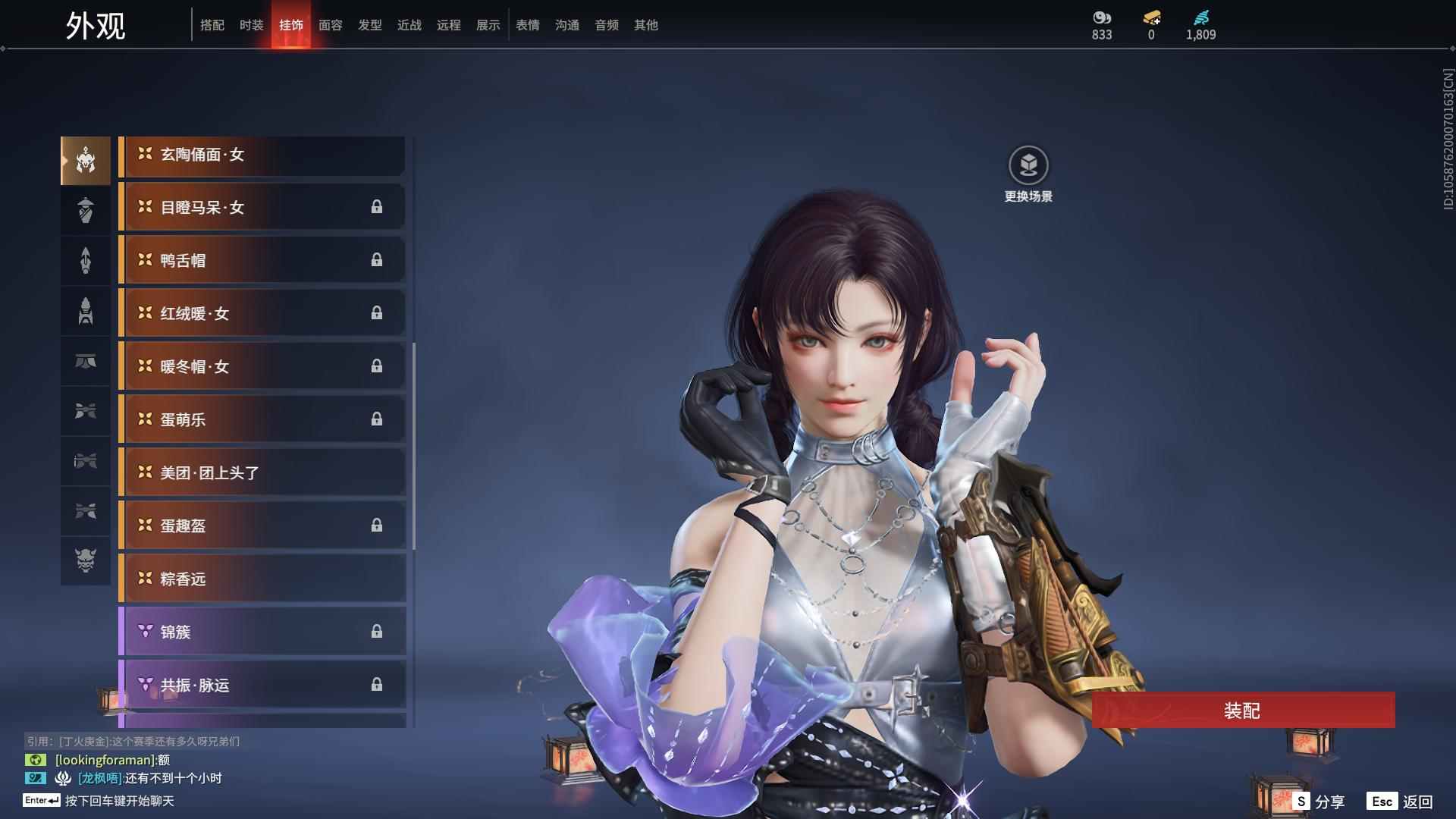Screen dimensions: 1456x819
Task: Click the 分享 share button
Action: click(1319, 802)
